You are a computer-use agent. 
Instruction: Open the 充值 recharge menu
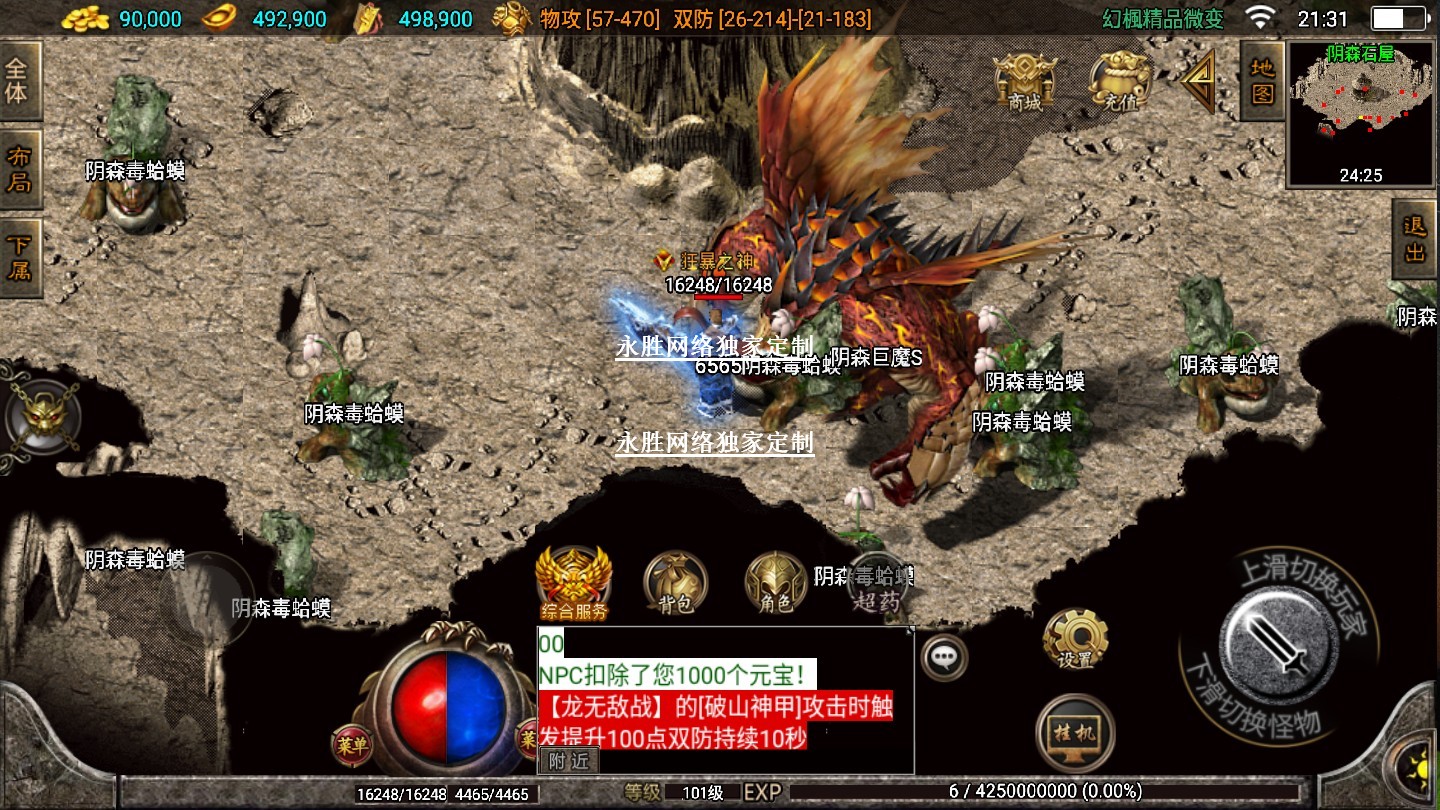[1119, 80]
